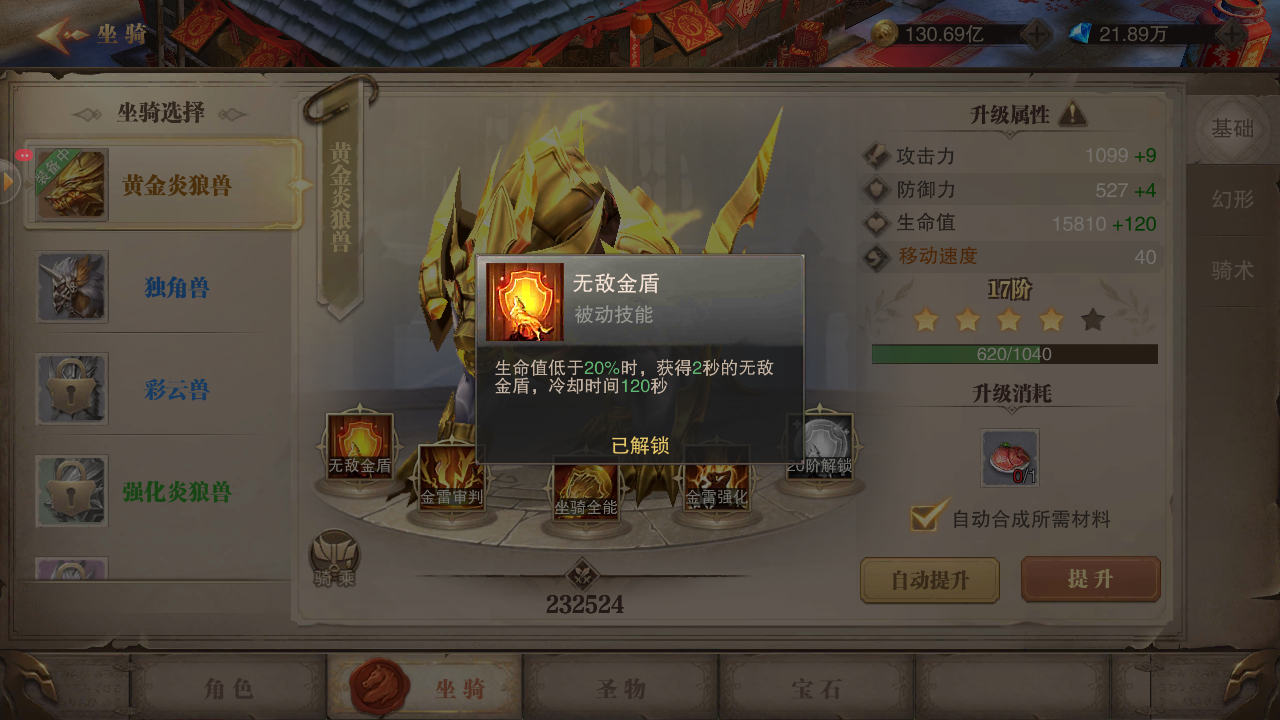Open the 圣物 tab at bottom
Image resolution: width=1280 pixels, height=720 pixels.
(x=623, y=686)
